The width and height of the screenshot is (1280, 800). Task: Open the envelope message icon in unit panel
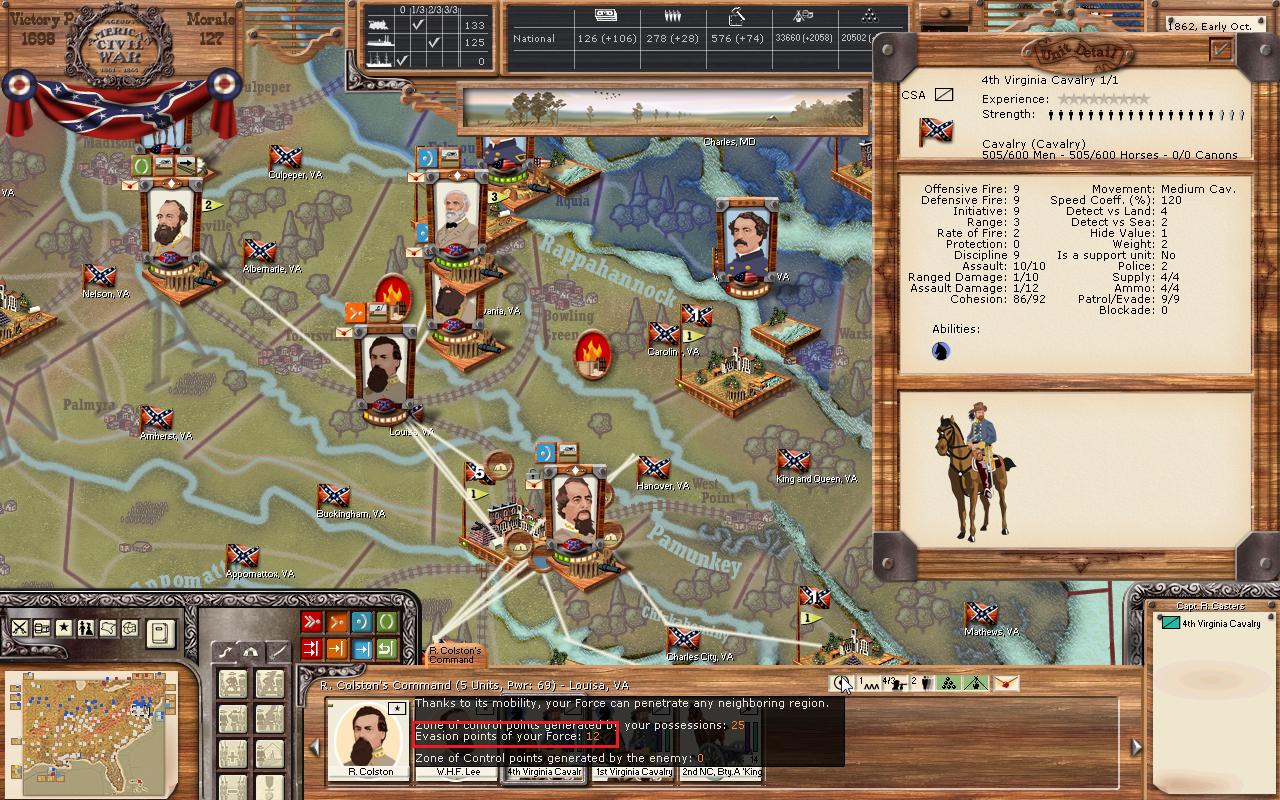tap(1004, 683)
